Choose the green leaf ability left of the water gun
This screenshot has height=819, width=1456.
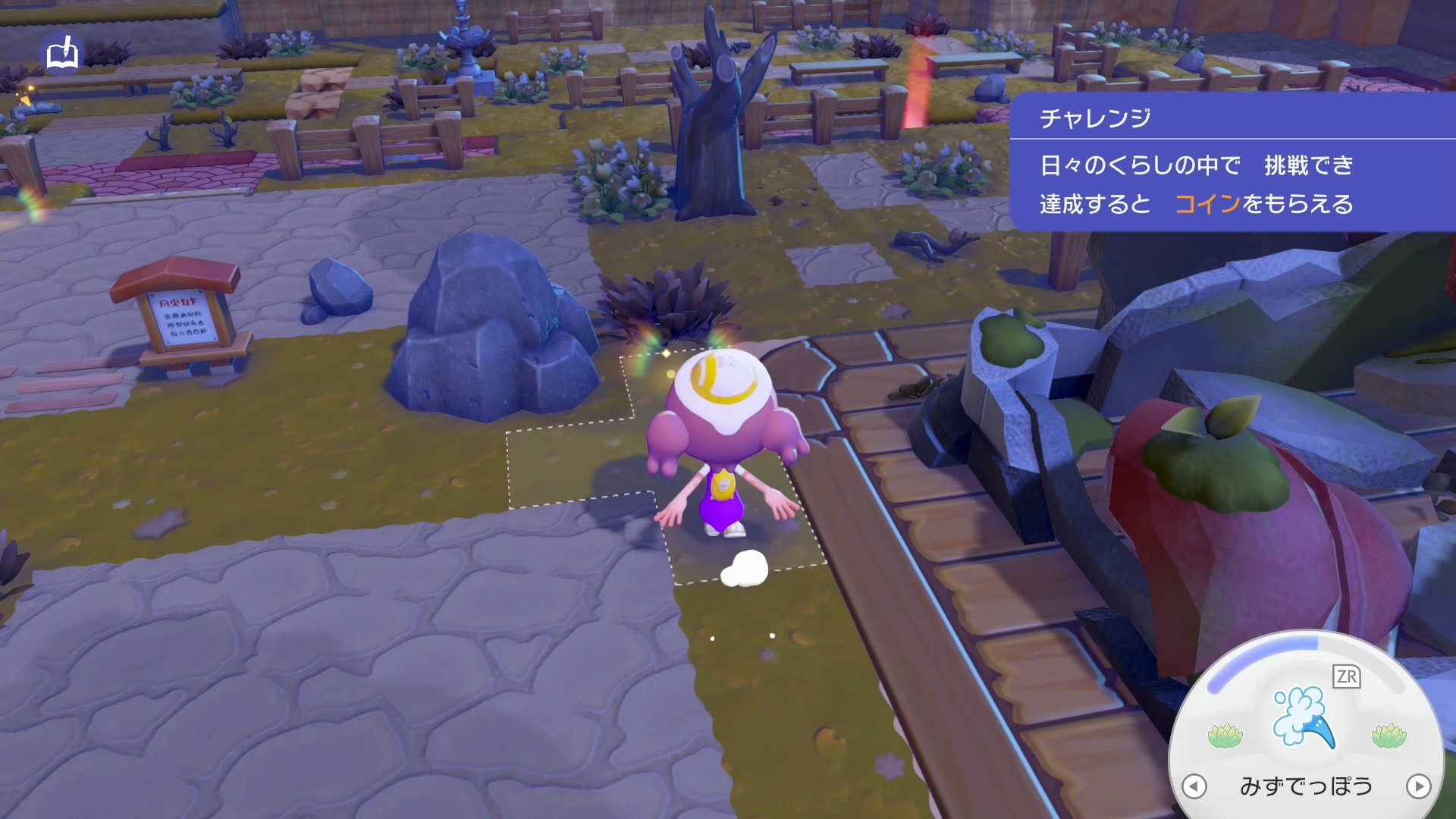[x=1225, y=735]
